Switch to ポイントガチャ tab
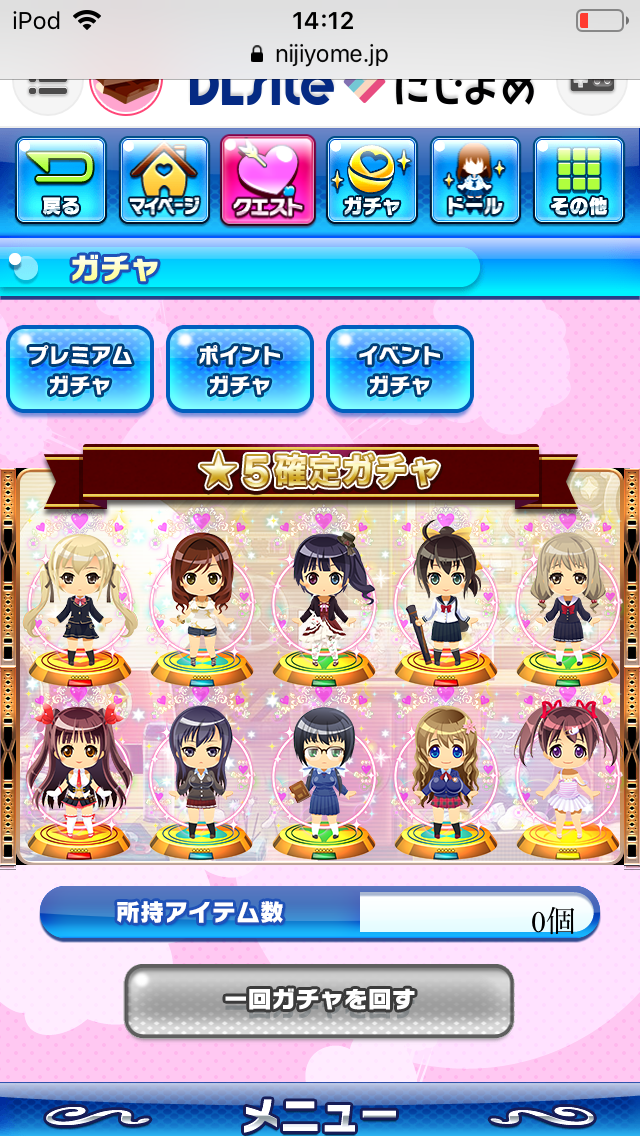640x1136 pixels. [x=240, y=369]
